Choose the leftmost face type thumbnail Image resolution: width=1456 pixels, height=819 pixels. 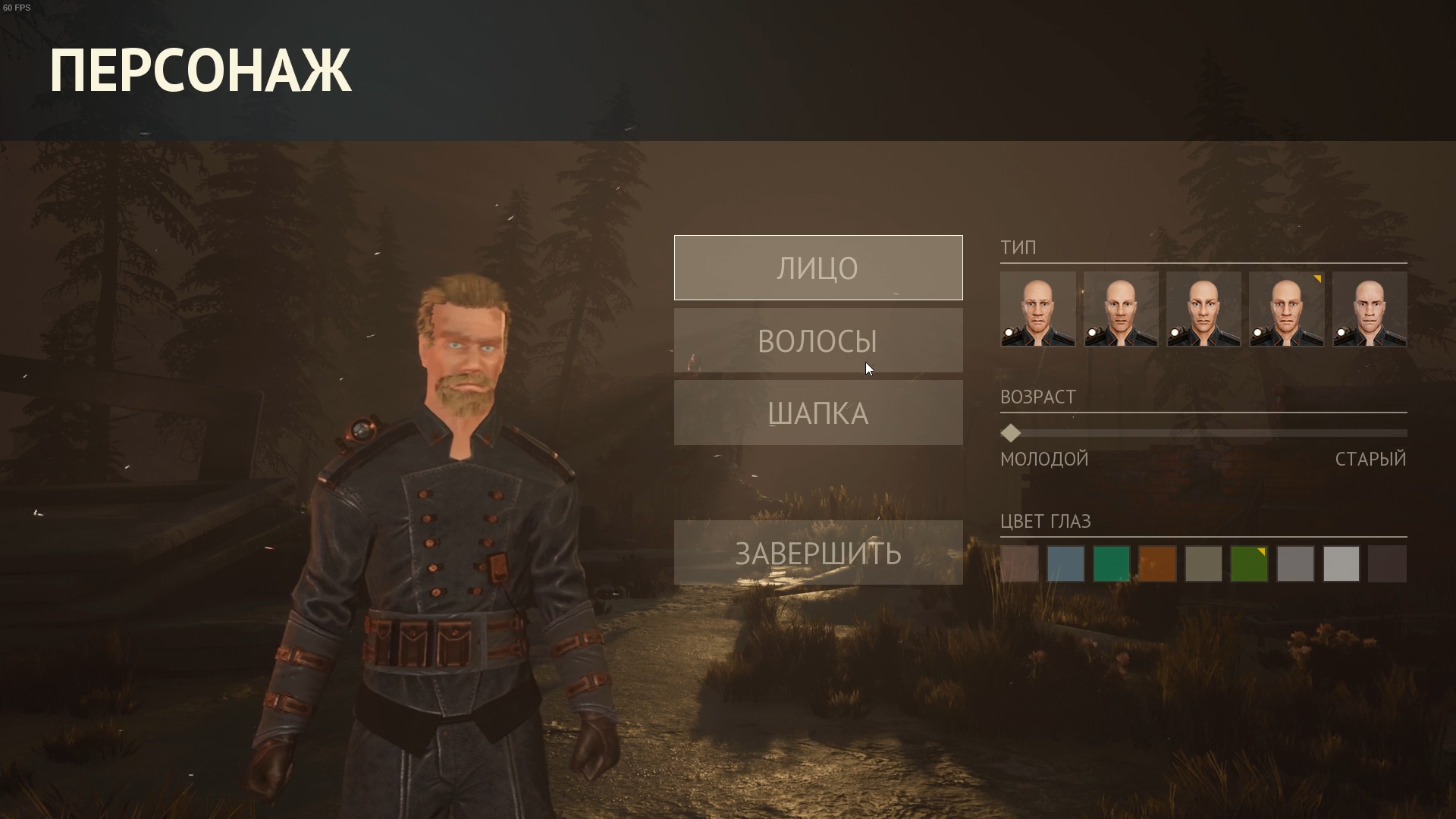(x=1037, y=309)
